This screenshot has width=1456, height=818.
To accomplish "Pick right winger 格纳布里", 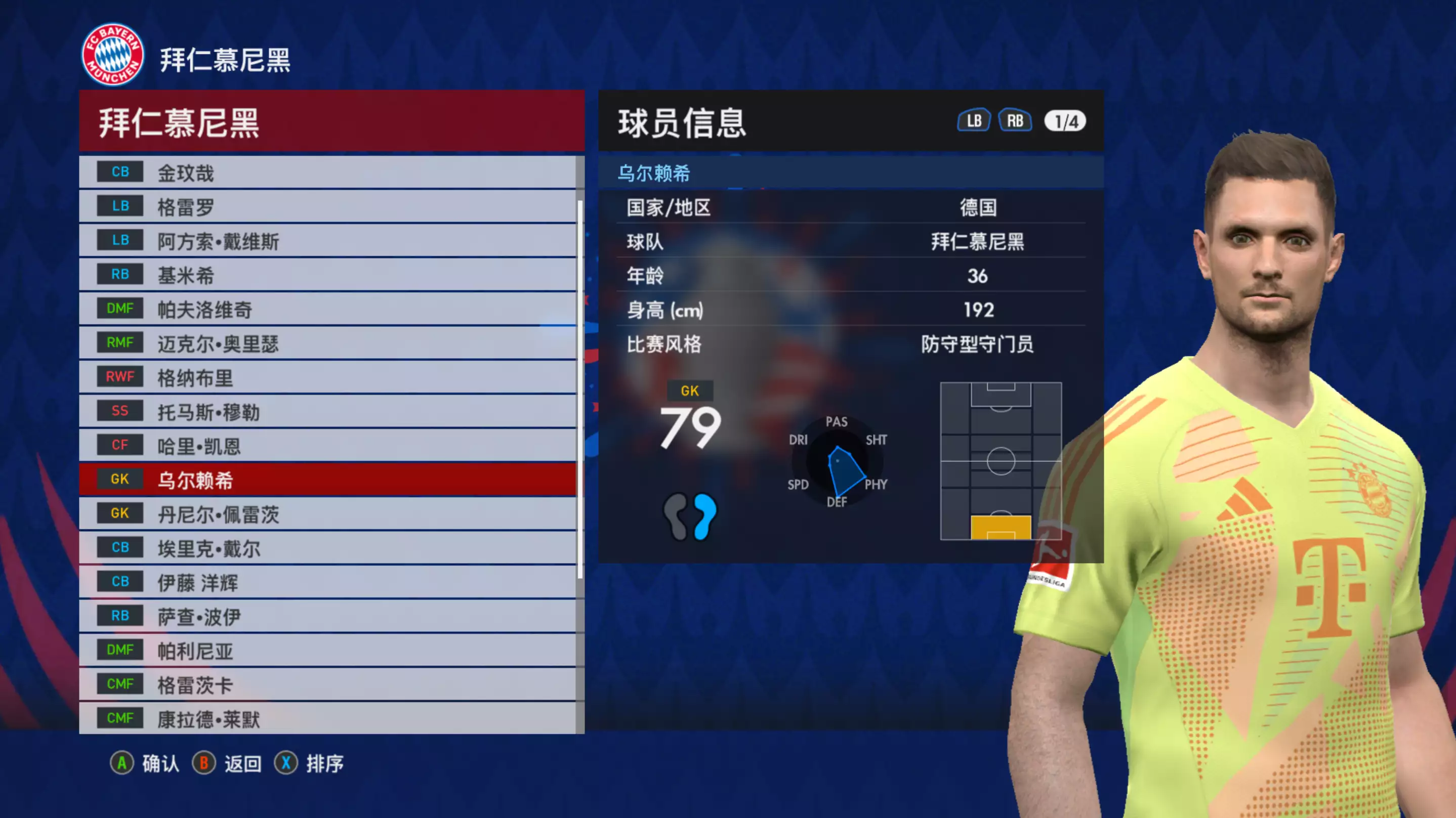I will pyautogui.click(x=328, y=377).
